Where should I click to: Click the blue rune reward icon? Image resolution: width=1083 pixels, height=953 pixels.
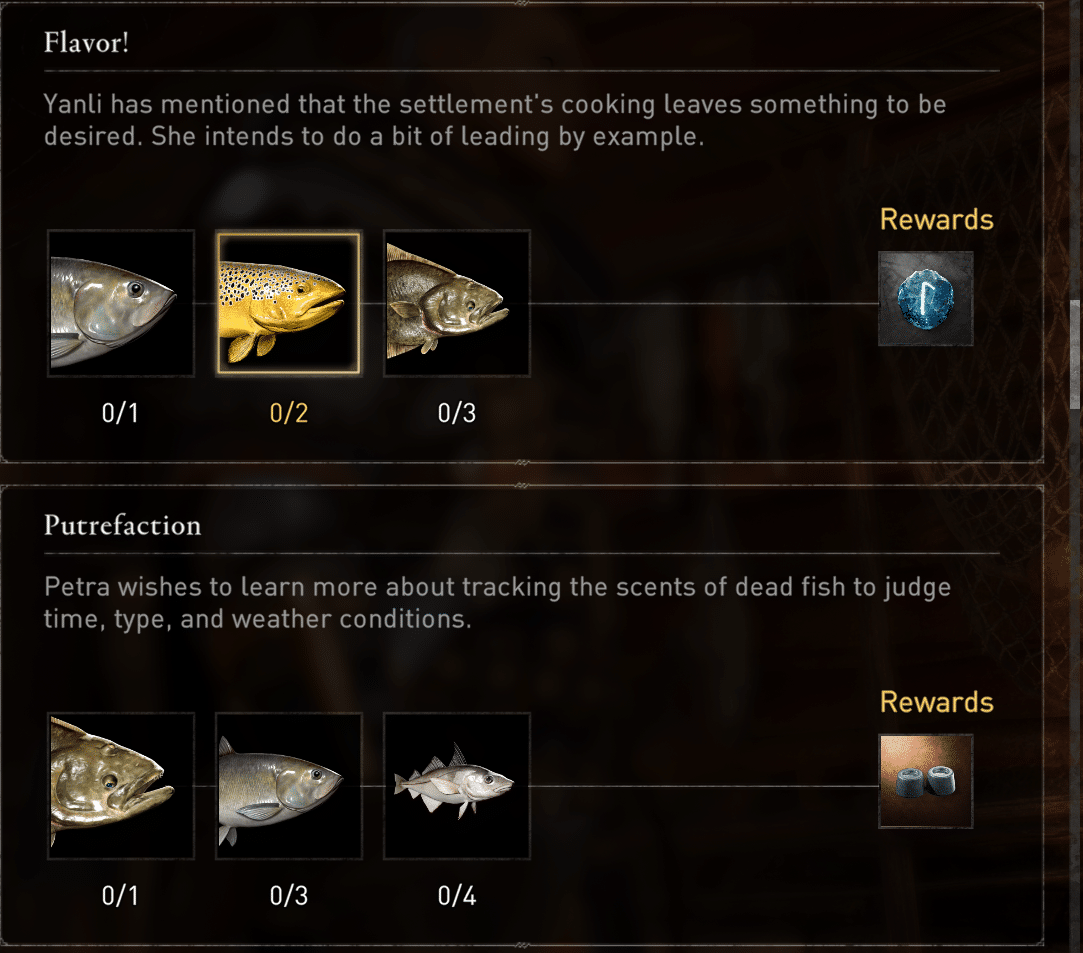point(925,299)
